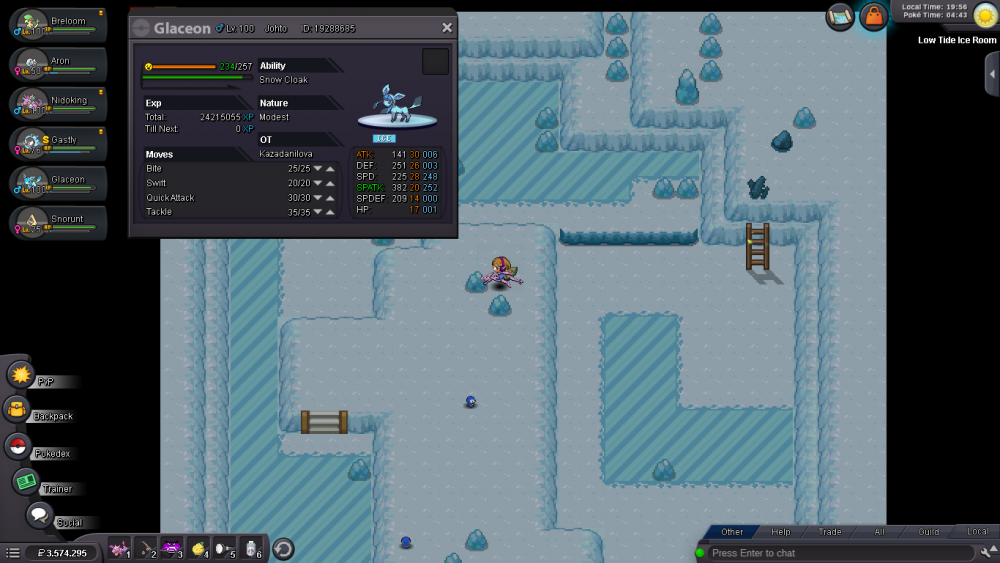1000x563 pixels.
Task: Open the world map scroll icon
Action: pos(840,16)
